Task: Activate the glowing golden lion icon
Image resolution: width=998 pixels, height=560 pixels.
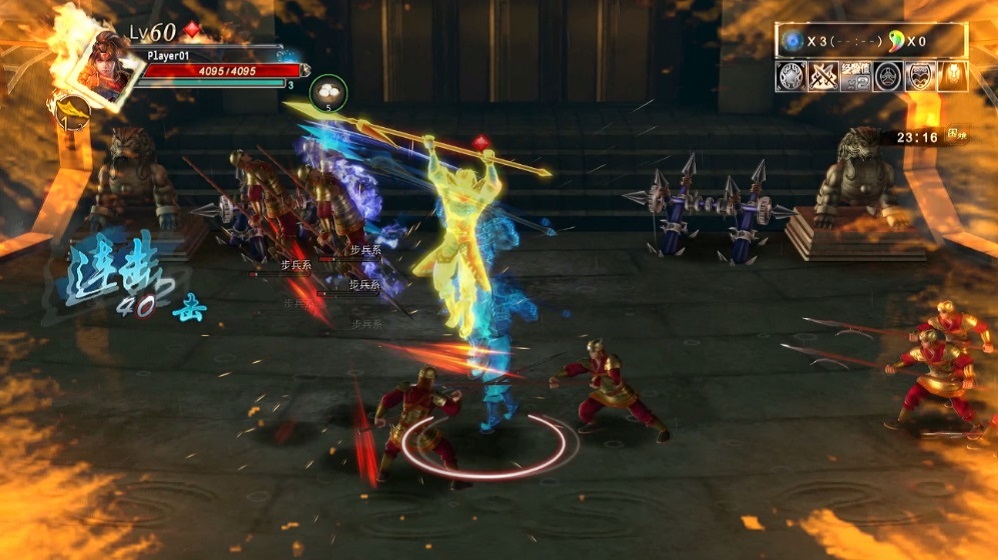Action: [x=952, y=76]
